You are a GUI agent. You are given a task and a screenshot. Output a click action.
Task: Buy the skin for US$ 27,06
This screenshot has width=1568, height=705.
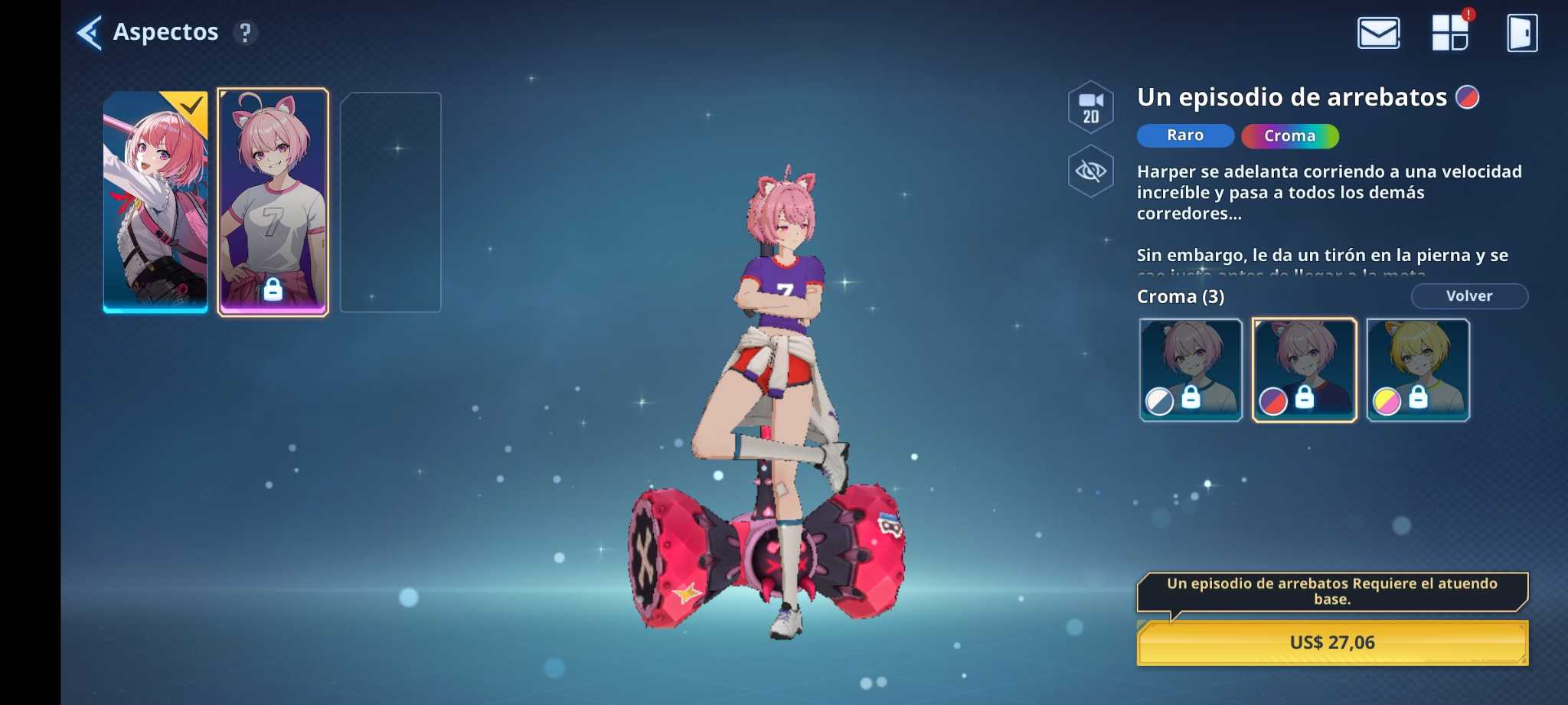click(x=1332, y=642)
